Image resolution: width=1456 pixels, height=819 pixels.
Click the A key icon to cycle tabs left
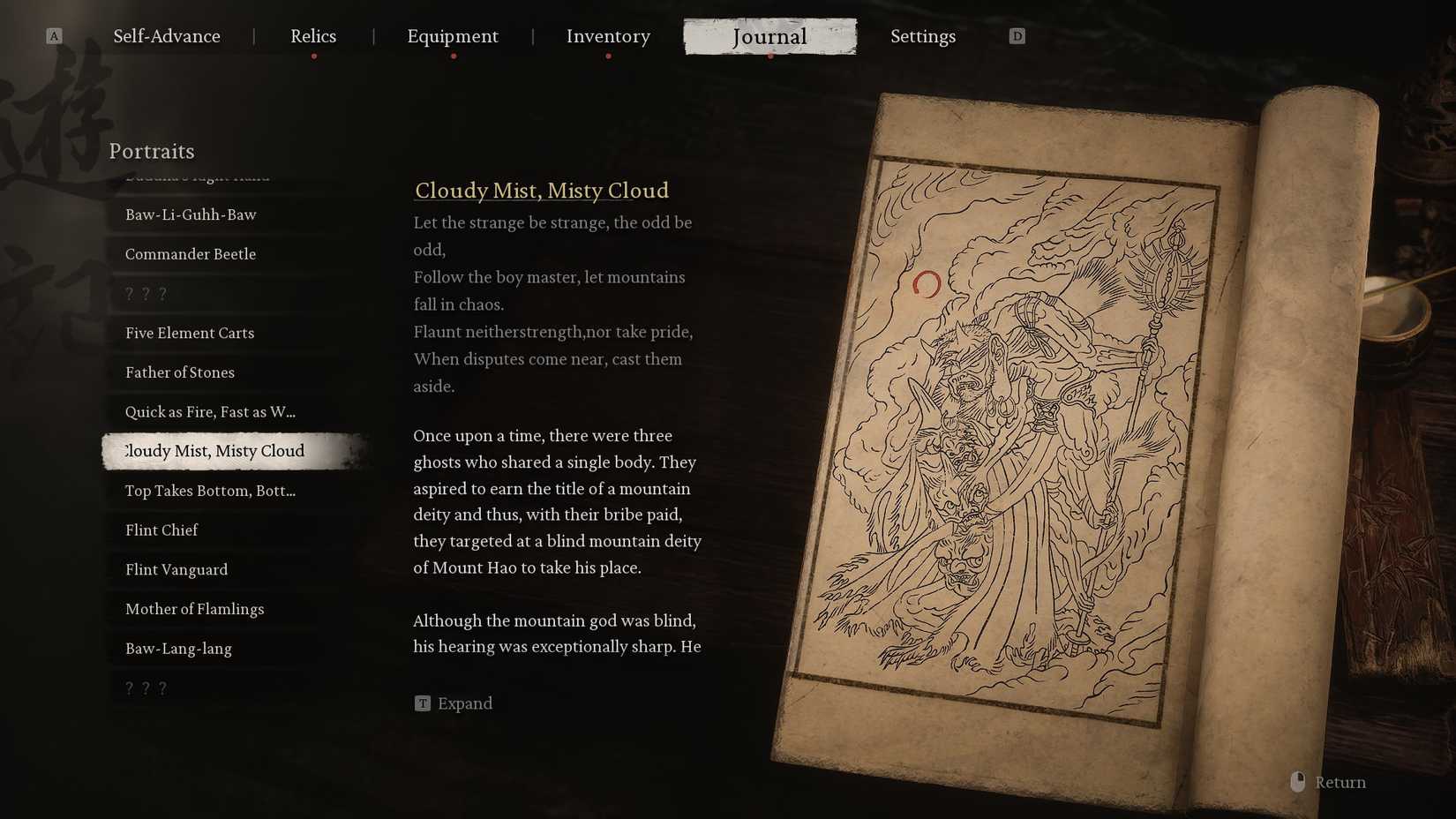55,36
